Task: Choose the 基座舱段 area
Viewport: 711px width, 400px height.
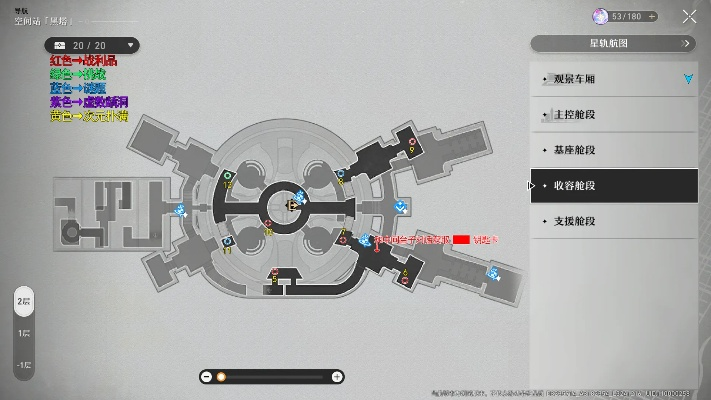Action: [x=612, y=150]
